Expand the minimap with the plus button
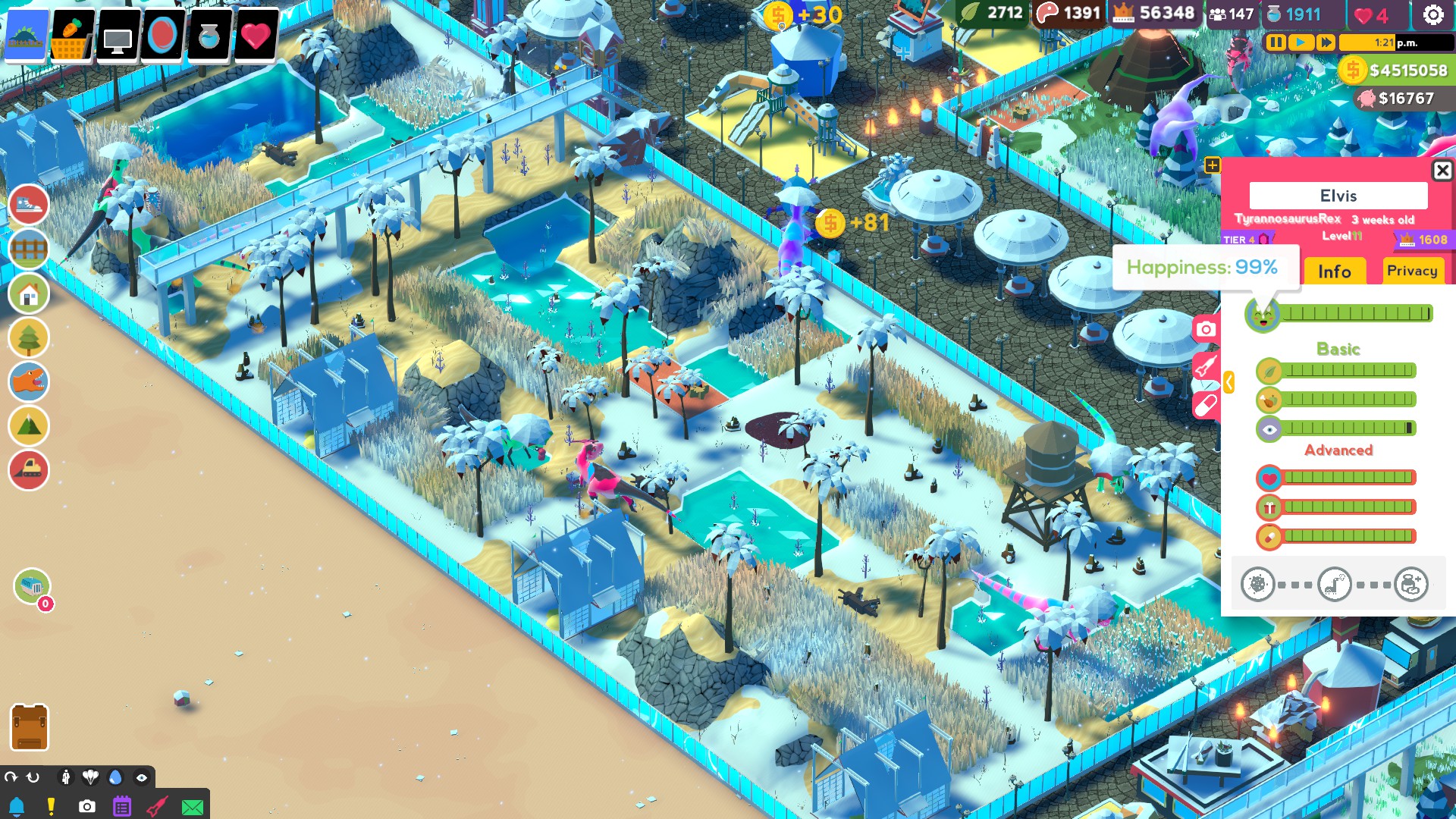The width and height of the screenshot is (1456, 819). pyautogui.click(x=1212, y=163)
